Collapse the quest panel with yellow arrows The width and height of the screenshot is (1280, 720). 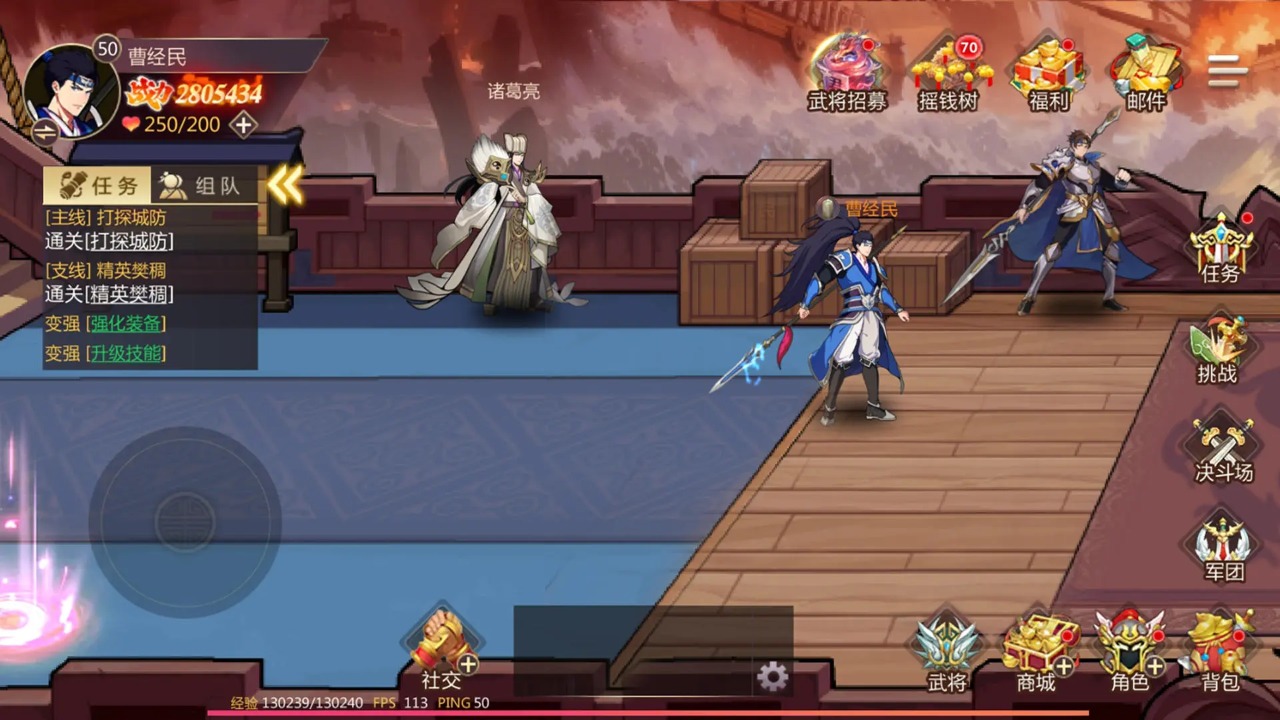[x=285, y=185]
